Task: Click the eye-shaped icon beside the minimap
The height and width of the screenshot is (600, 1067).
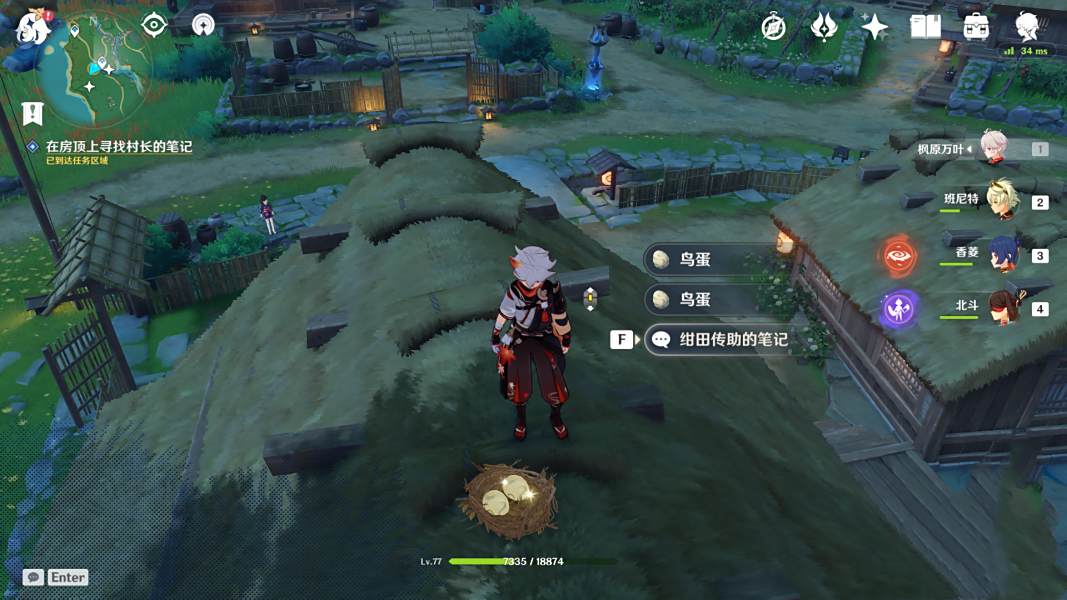Action: coord(153,25)
